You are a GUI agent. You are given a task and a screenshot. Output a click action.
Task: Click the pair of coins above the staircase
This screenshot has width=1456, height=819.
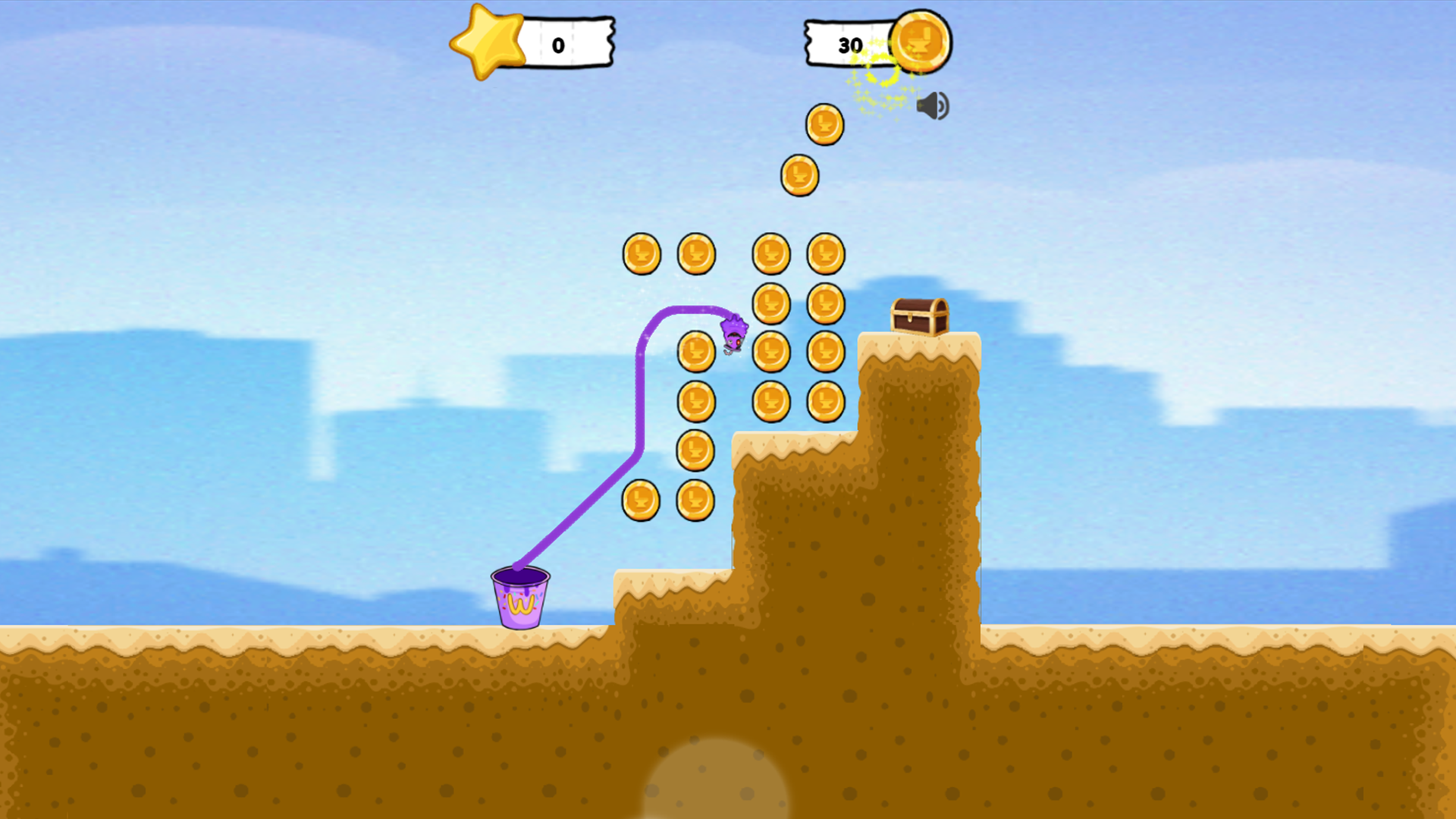point(667,500)
